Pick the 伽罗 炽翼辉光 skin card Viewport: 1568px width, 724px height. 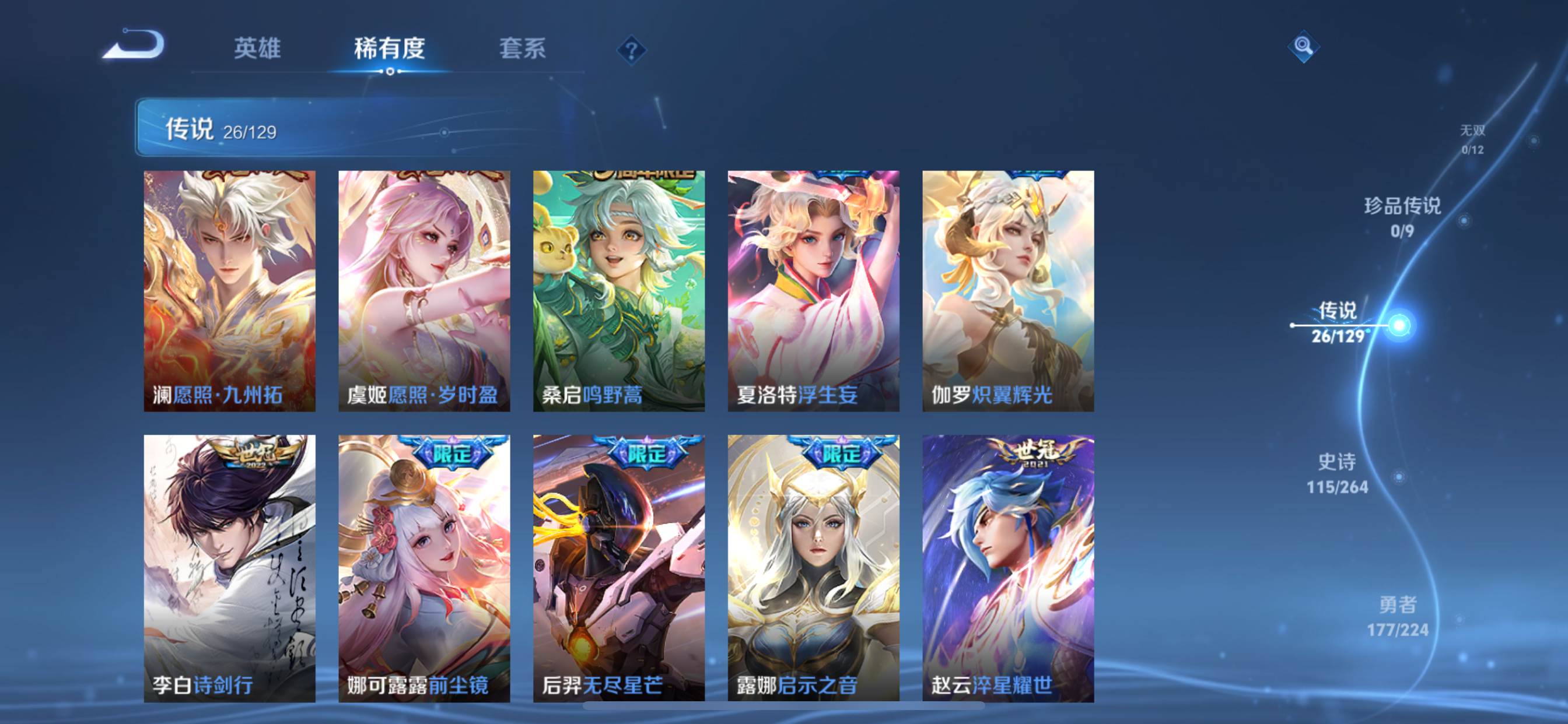click(x=1008, y=291)
